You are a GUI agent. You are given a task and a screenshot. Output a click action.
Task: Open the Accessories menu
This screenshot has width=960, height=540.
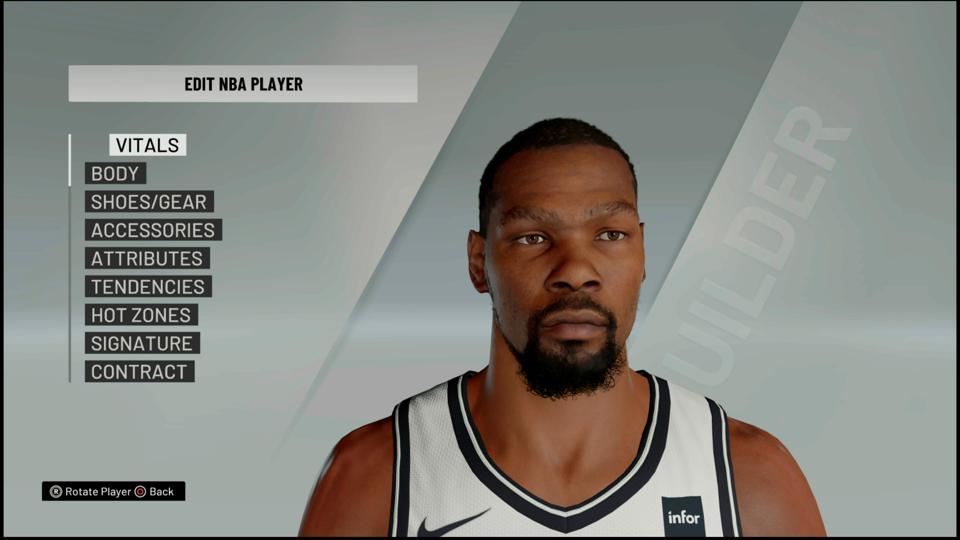pyautogui.click(x=153, y=230)
